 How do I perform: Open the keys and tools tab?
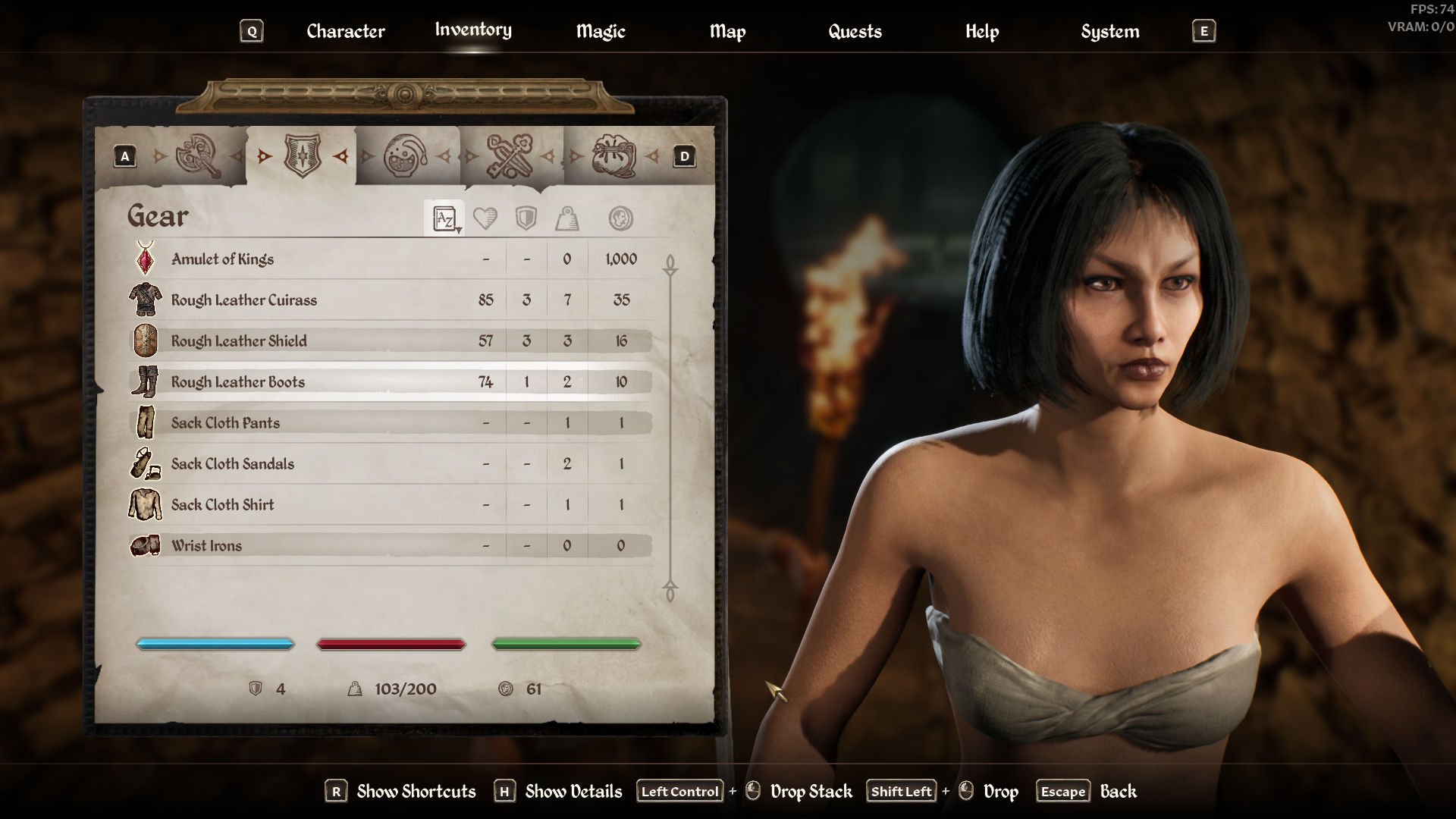[509, 156]
